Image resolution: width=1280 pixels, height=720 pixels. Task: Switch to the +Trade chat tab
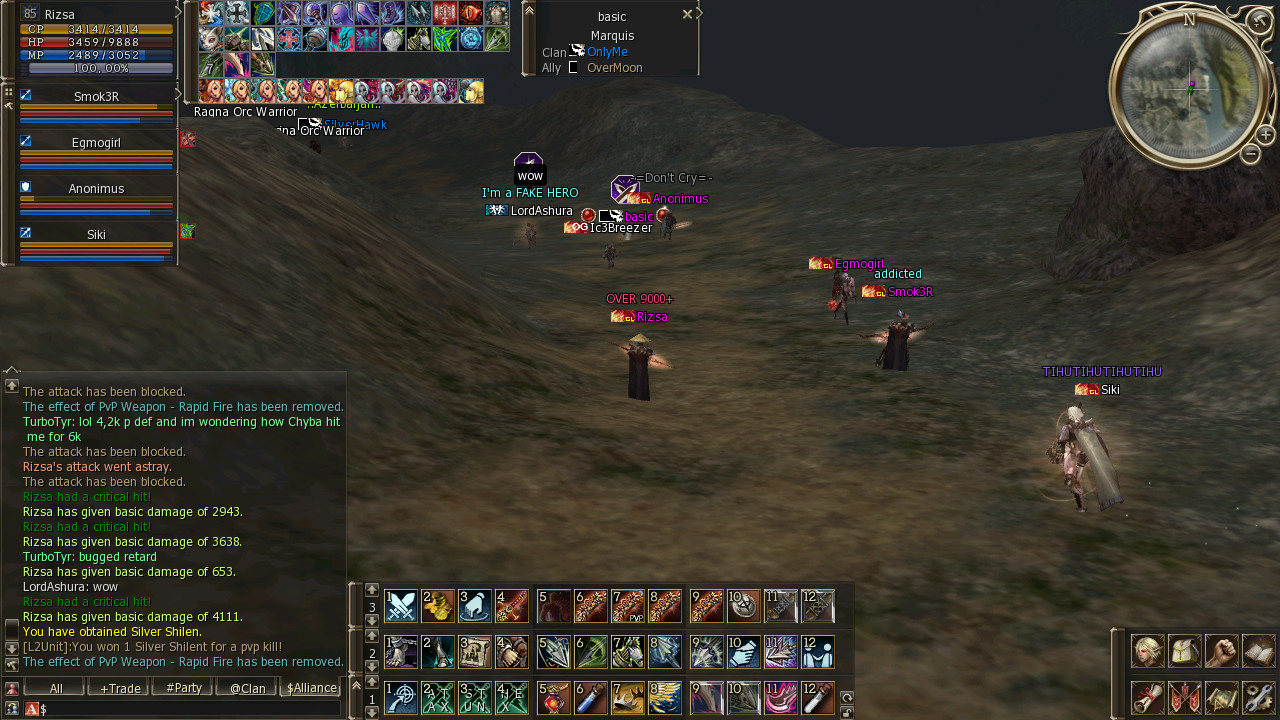click(x=120, y=688)
